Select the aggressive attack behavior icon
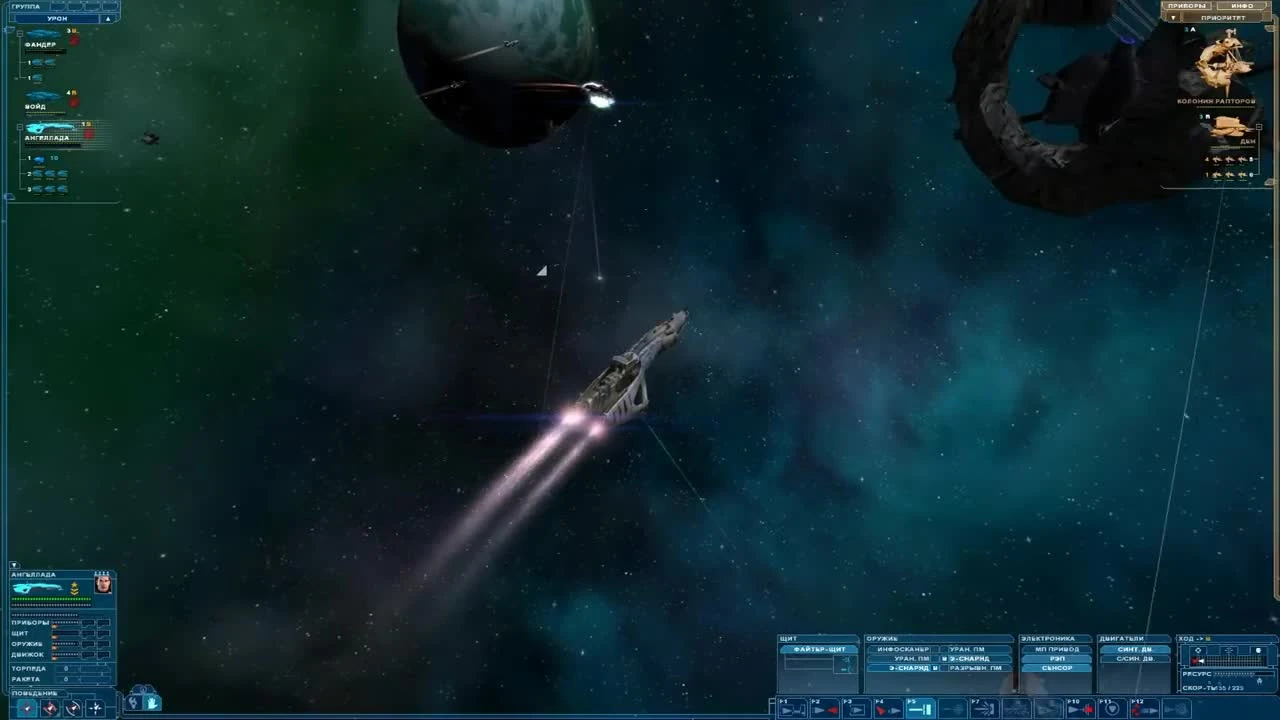1280x720 pixels. [x=48, y=706]
